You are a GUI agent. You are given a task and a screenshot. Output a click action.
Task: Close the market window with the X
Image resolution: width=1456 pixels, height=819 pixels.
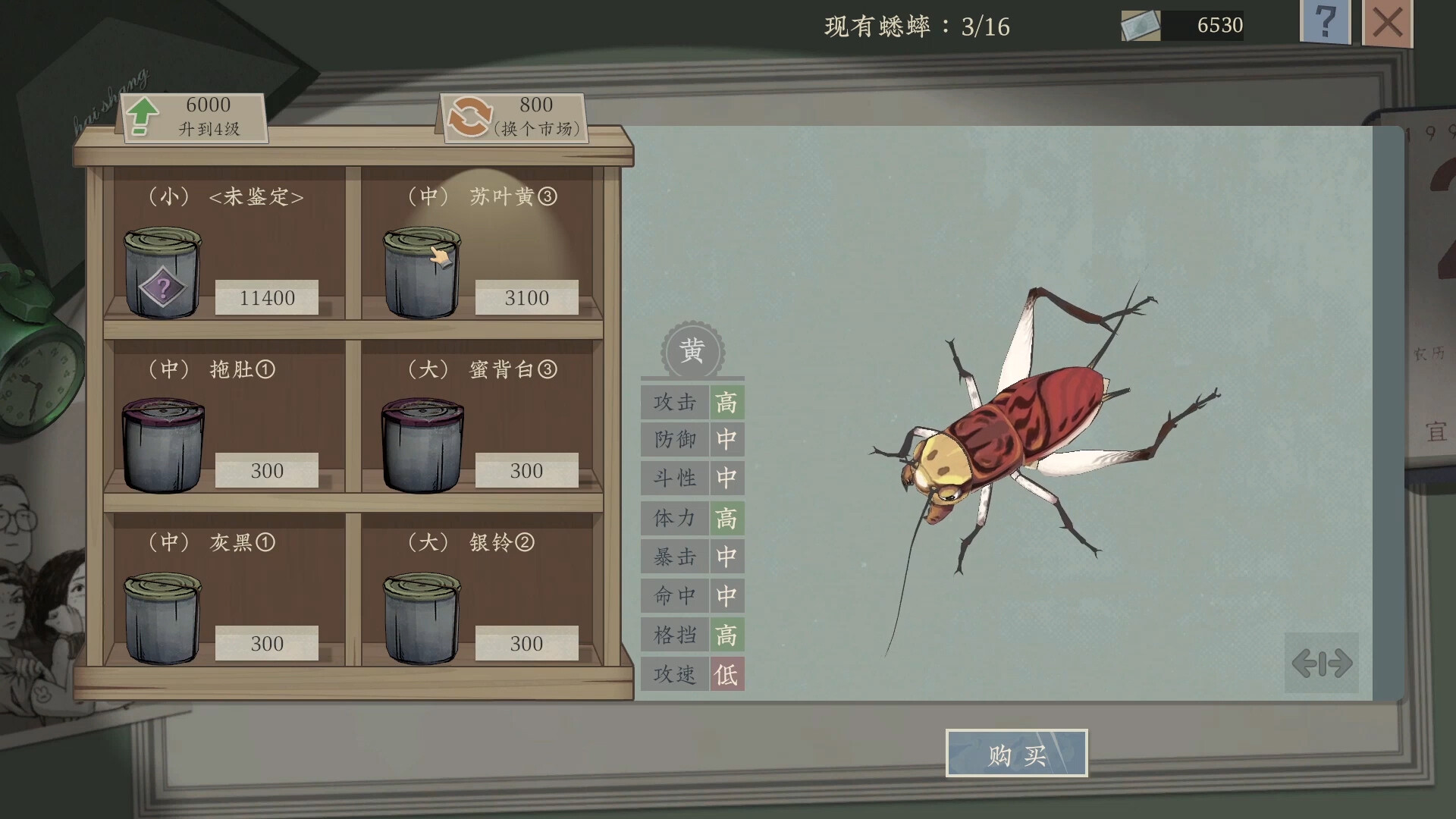[x=1387, y=23]
